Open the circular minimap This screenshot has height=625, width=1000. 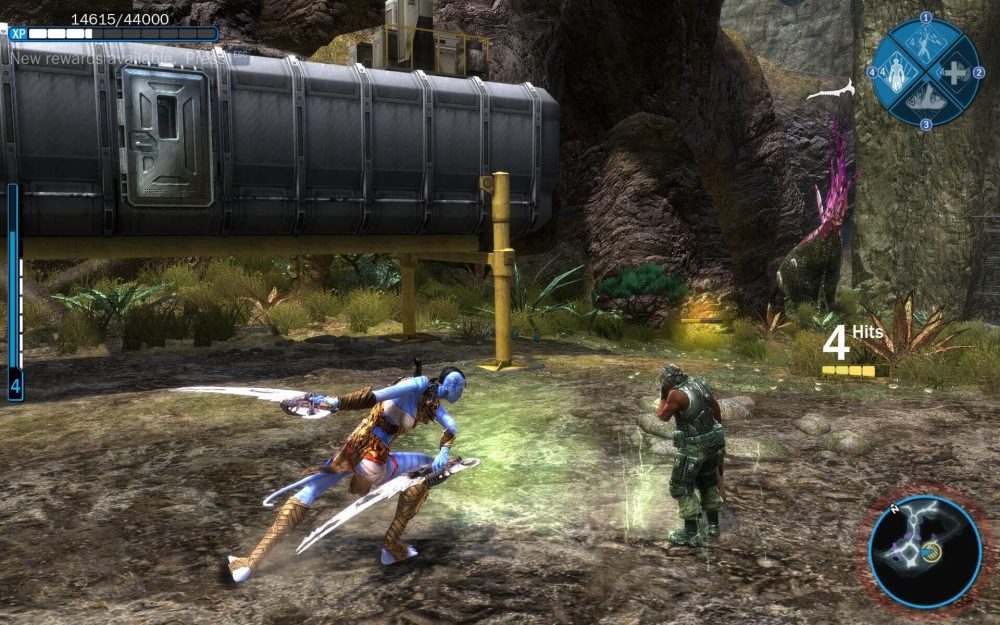pos(924,552)
